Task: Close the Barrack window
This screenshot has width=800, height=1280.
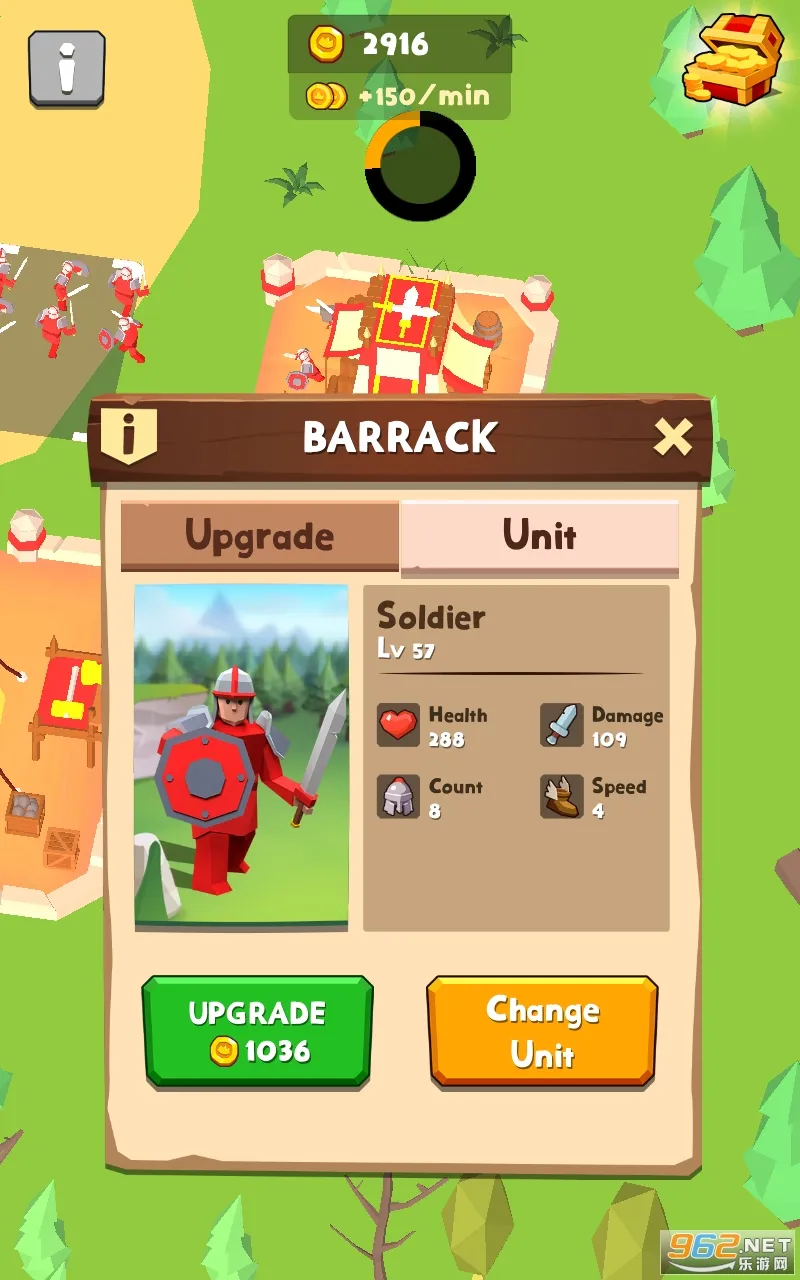Action: pyautogui.click(x=672, y=437)
